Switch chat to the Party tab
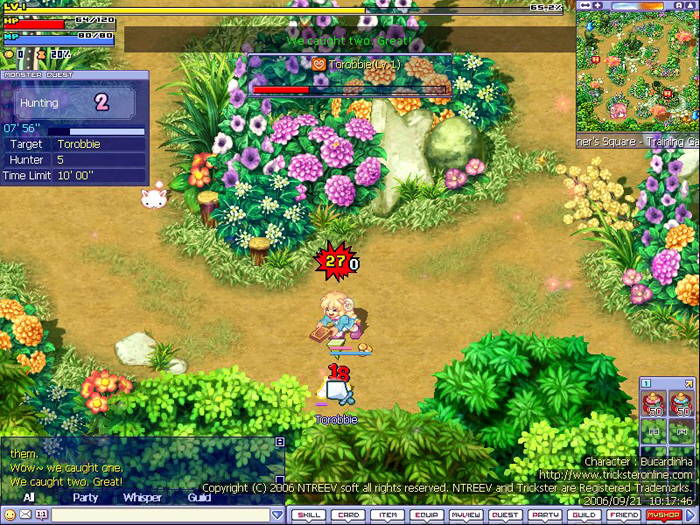Image resolution: width=700 pixels, height=525 pixels. pos(85,497)
